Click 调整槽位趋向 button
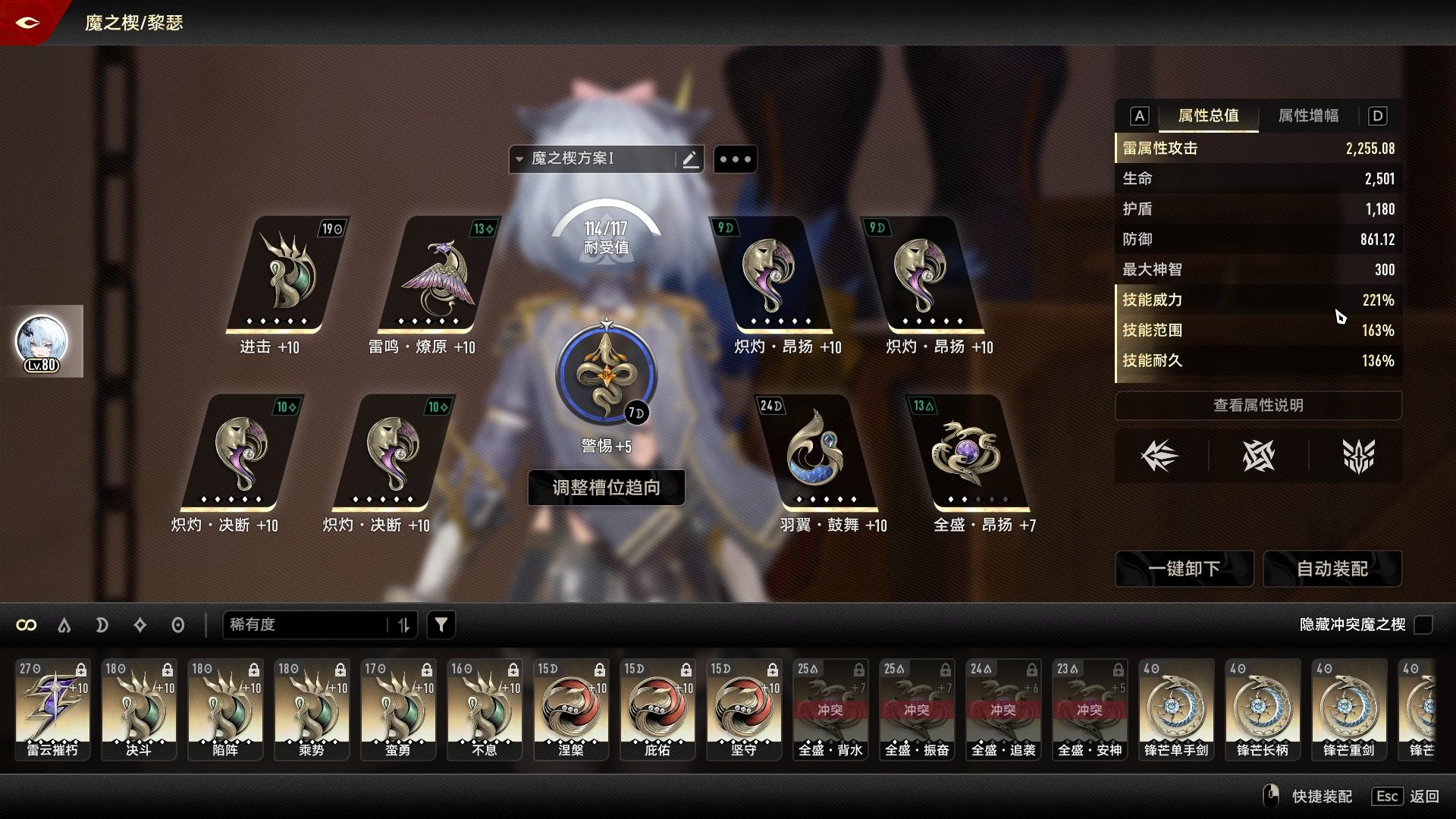 click(x=606, y=488)
